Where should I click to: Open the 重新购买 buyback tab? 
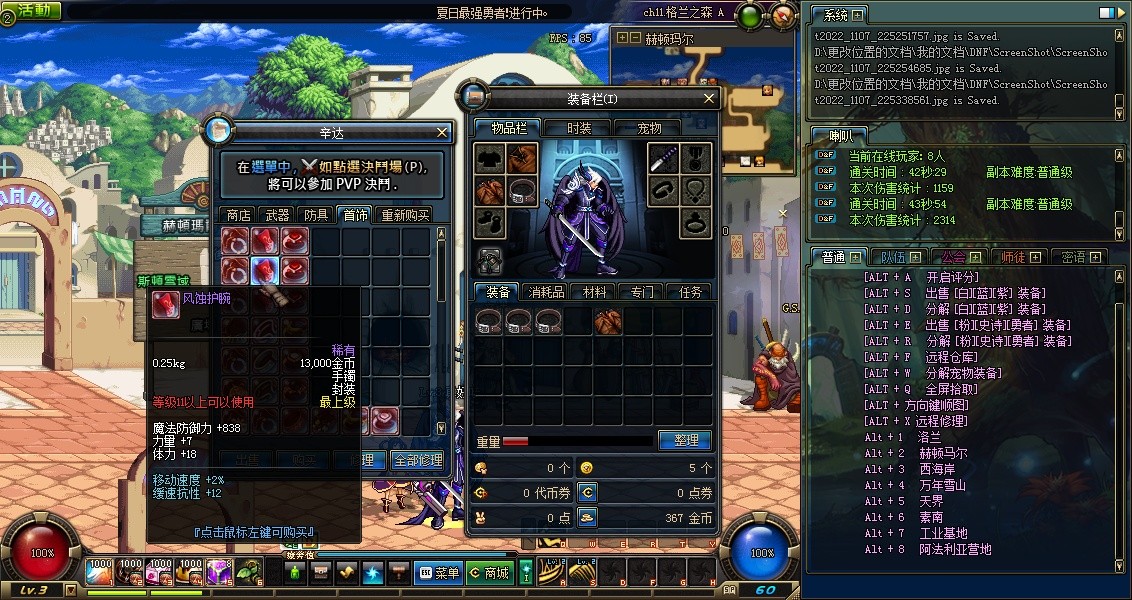(x=403, y=214)
